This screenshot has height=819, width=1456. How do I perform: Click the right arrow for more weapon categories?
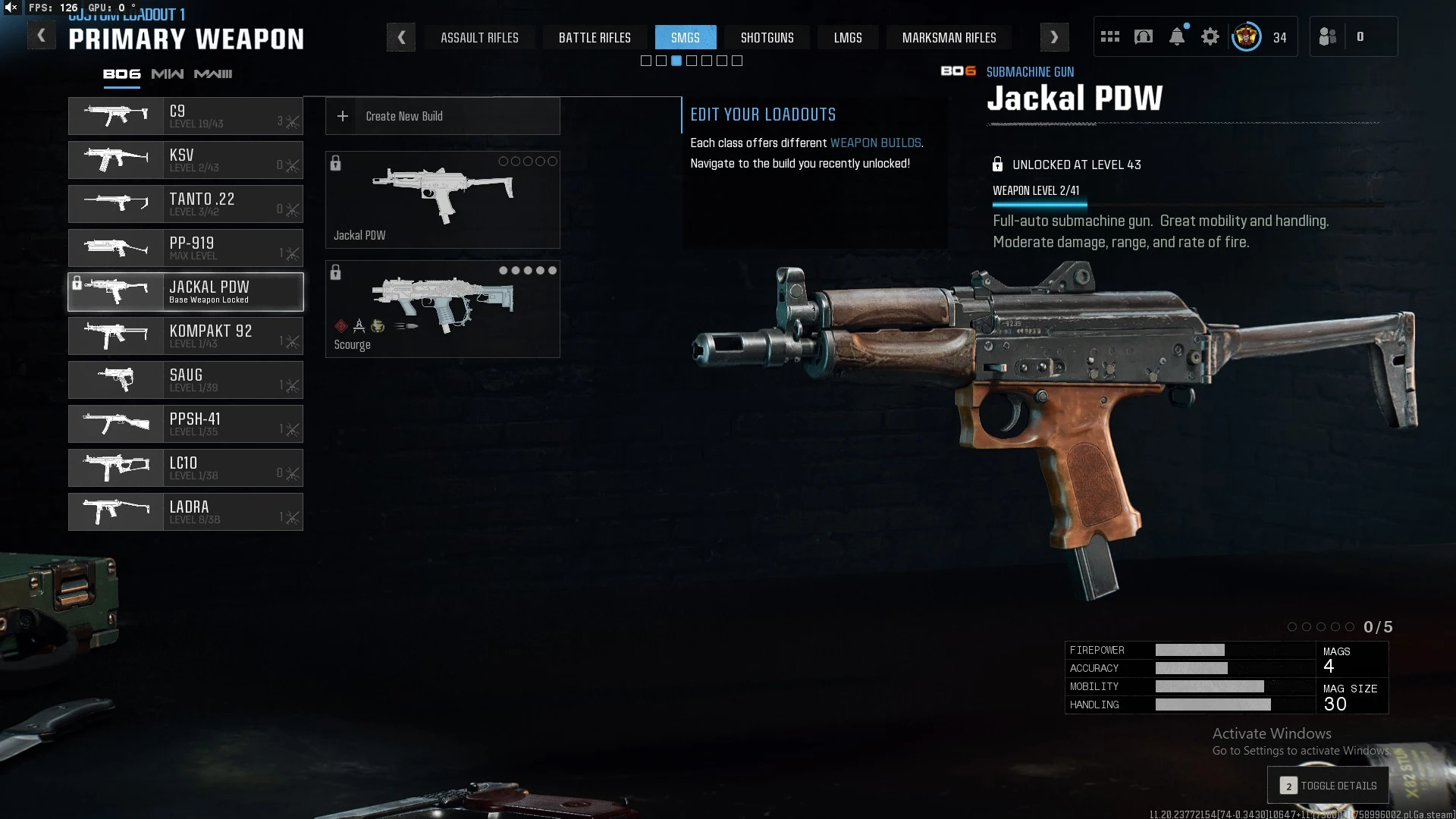[1054, 37]
